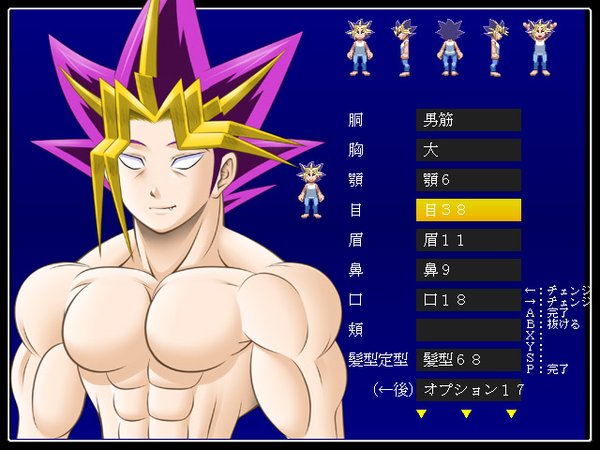Viewport: 600px width, 450px height.
Task: Choose the 鼻９ nose option field
Action: coord(468,270)
